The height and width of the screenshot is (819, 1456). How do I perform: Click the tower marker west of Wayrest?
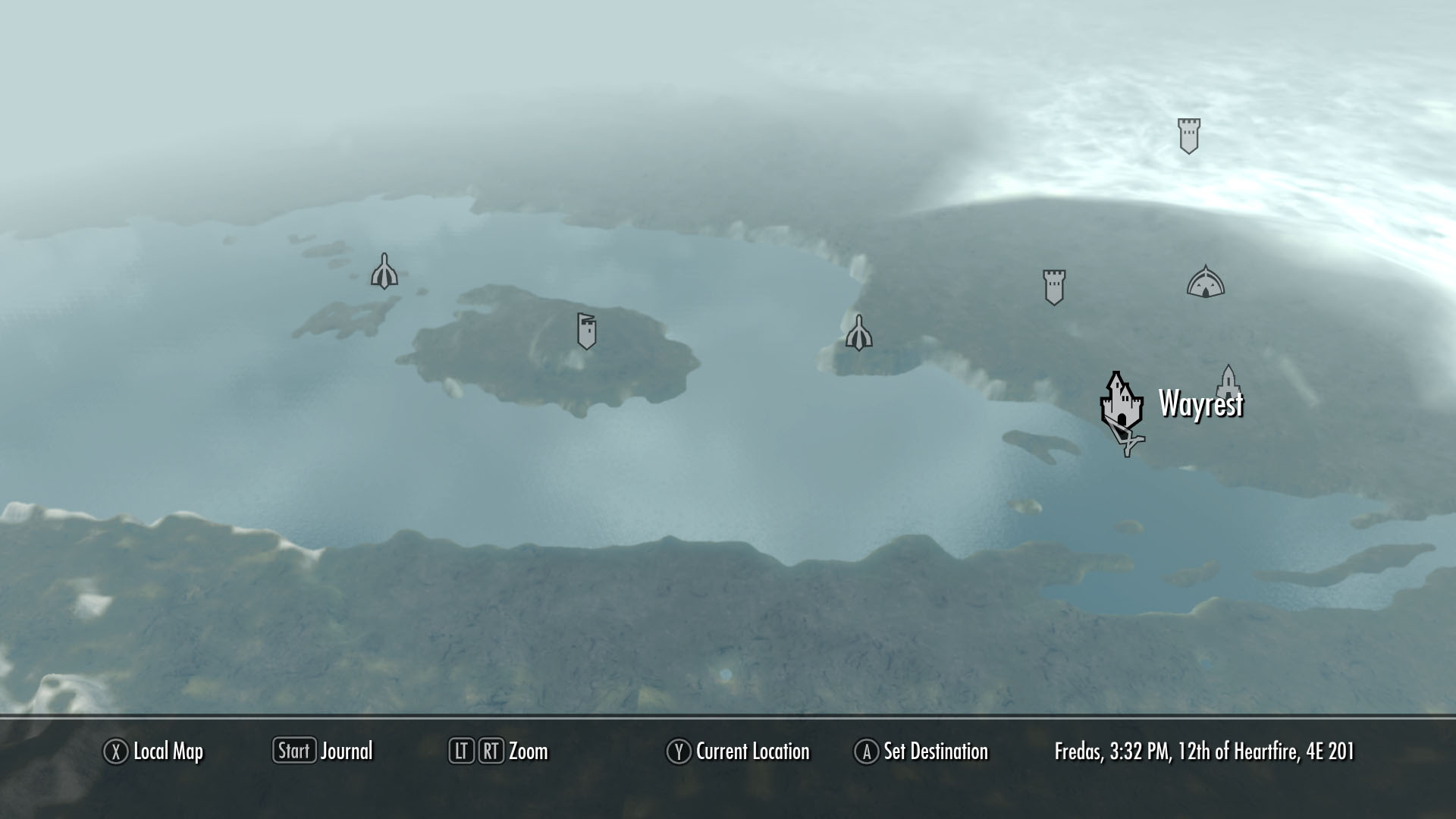[x=1054, y=287]
